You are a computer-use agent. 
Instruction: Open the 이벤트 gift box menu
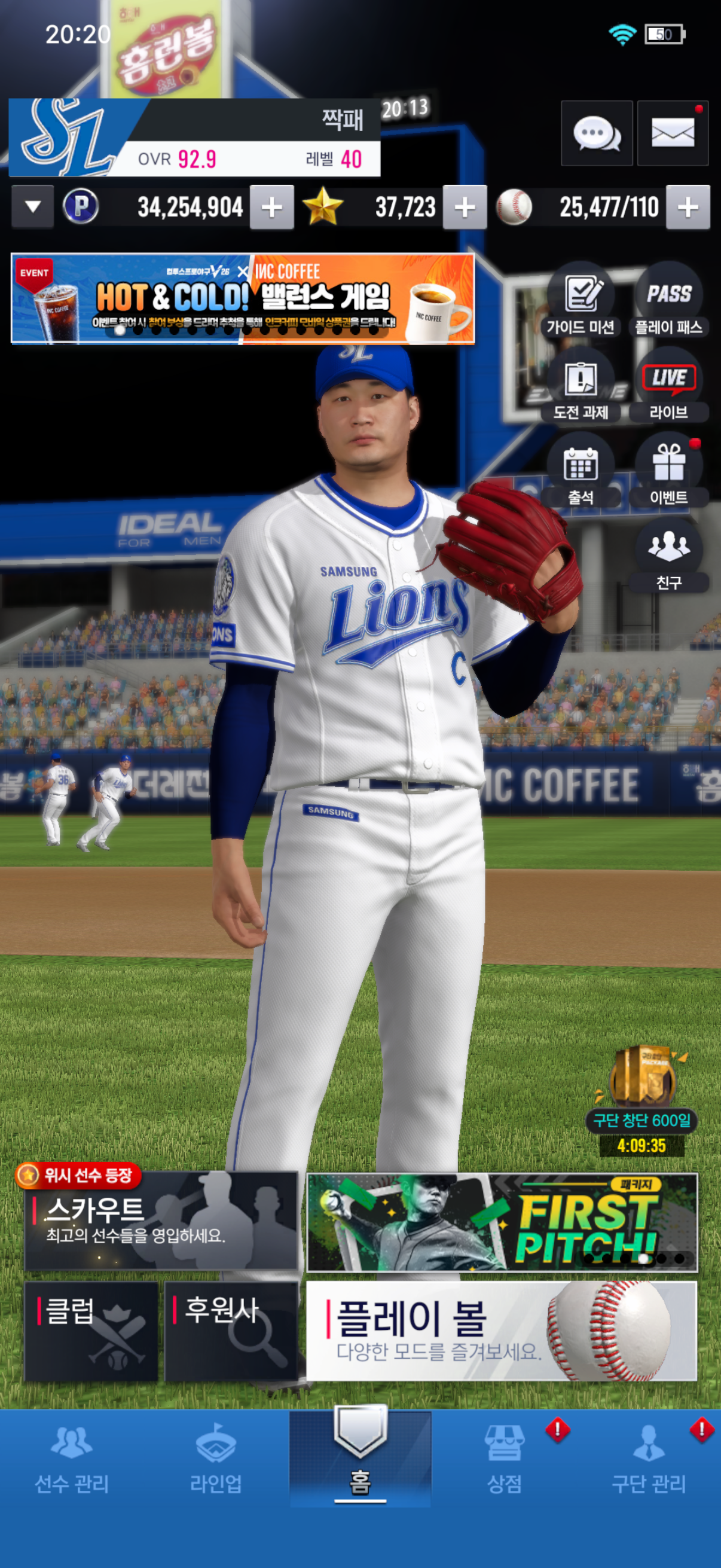668,472
